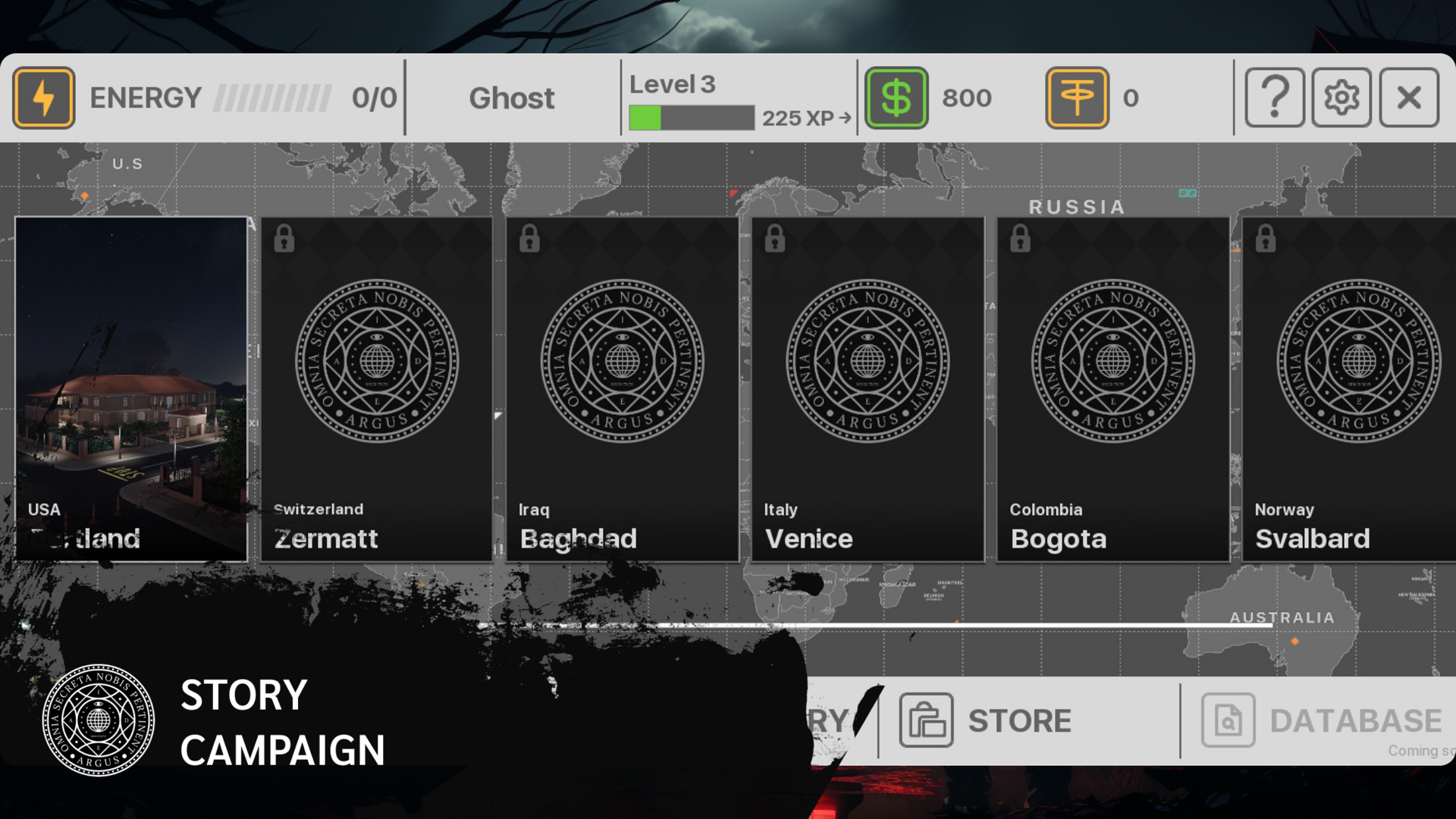
Task: Expand the partially visible Norway Svalbard card
Action: (x=1357, y=387)
